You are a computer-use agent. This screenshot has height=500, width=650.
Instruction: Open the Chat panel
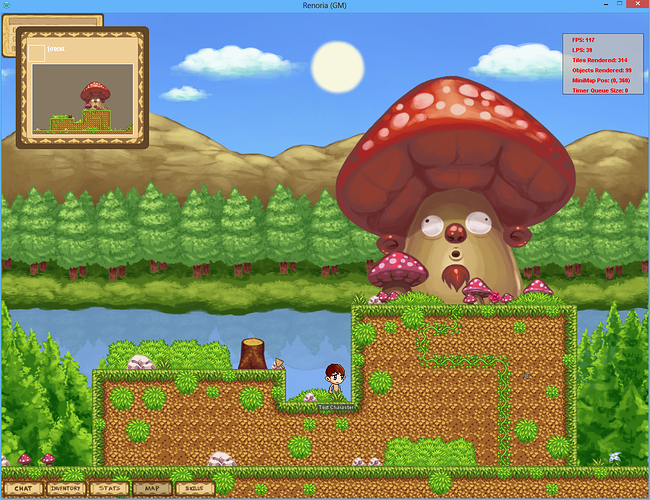(x=23, y=488)
